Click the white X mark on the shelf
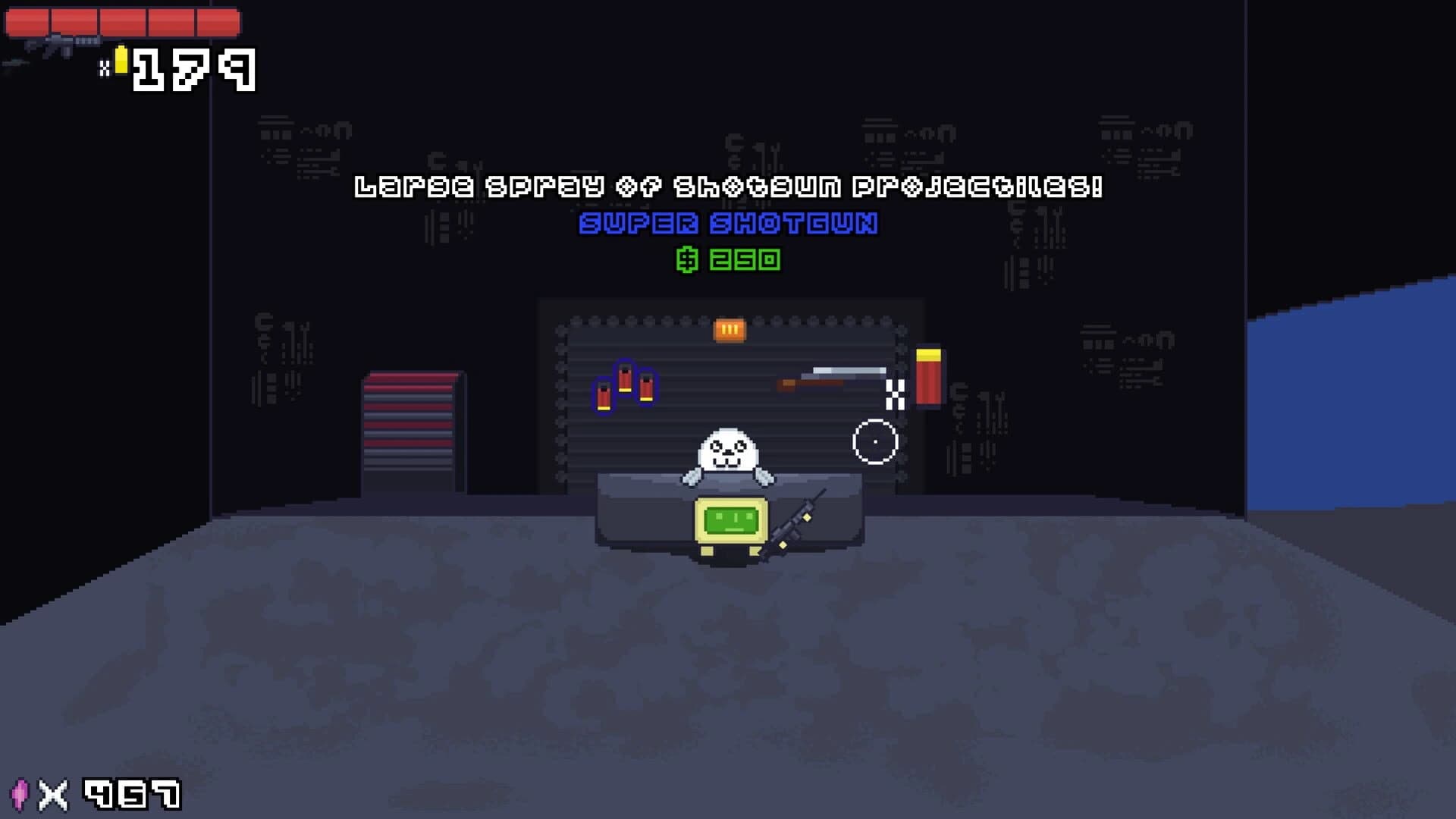Image resolution: width=1456 pixels, height=819 pixels. [x=896, y=394]
